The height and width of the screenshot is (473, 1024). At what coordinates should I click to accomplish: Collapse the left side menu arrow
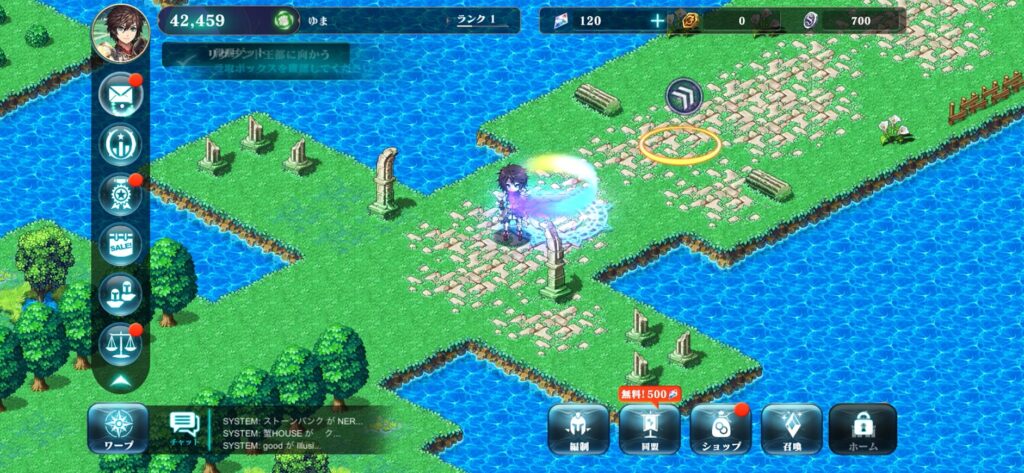click(x=120, y=381)
